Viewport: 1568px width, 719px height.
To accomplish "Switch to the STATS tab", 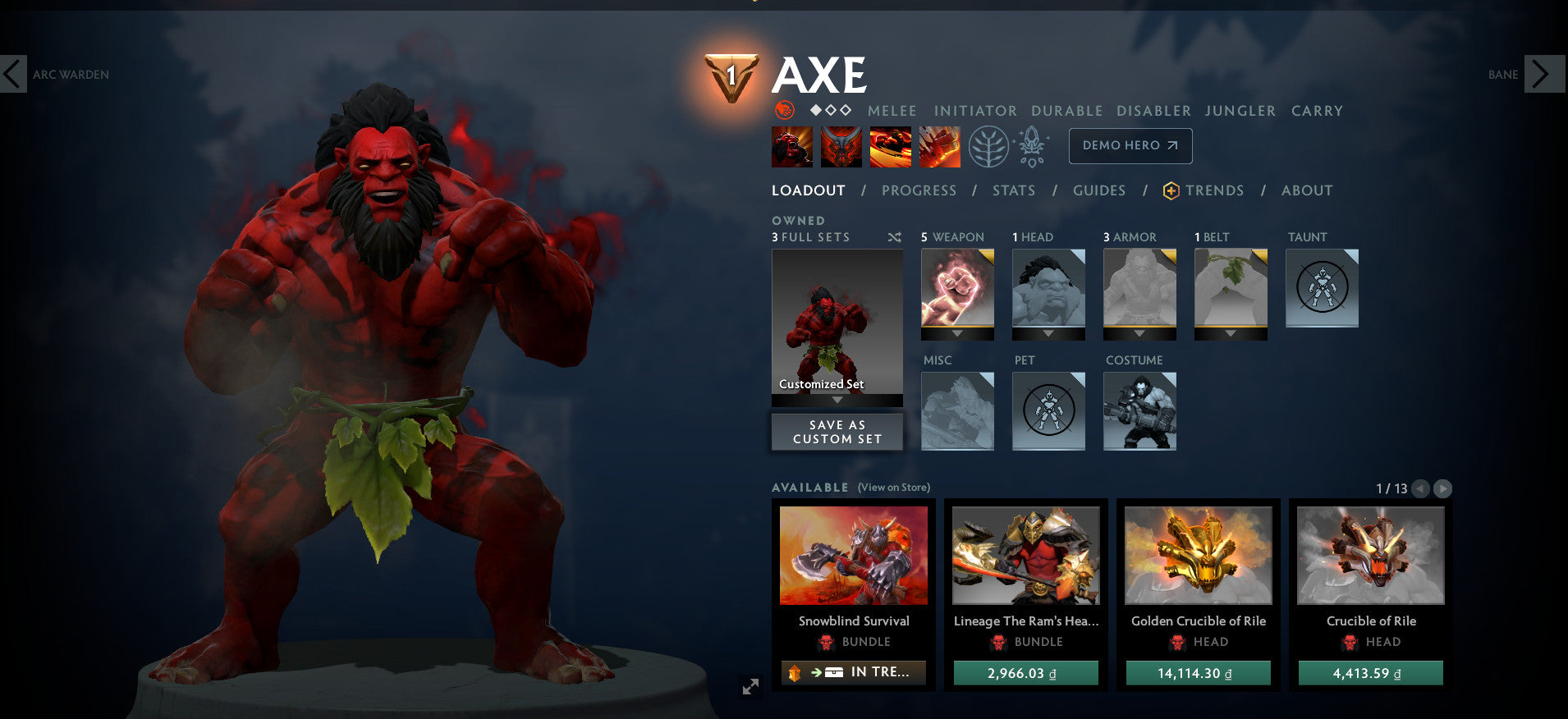I will pos(1013,190).
